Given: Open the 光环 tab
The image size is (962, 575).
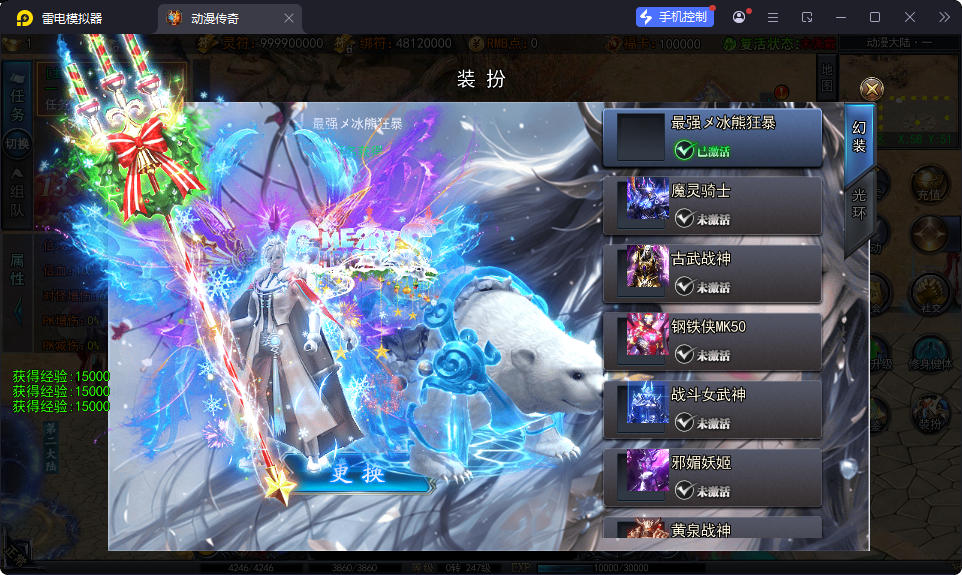Looking at the screenshot, I should (x=858, y=204).
